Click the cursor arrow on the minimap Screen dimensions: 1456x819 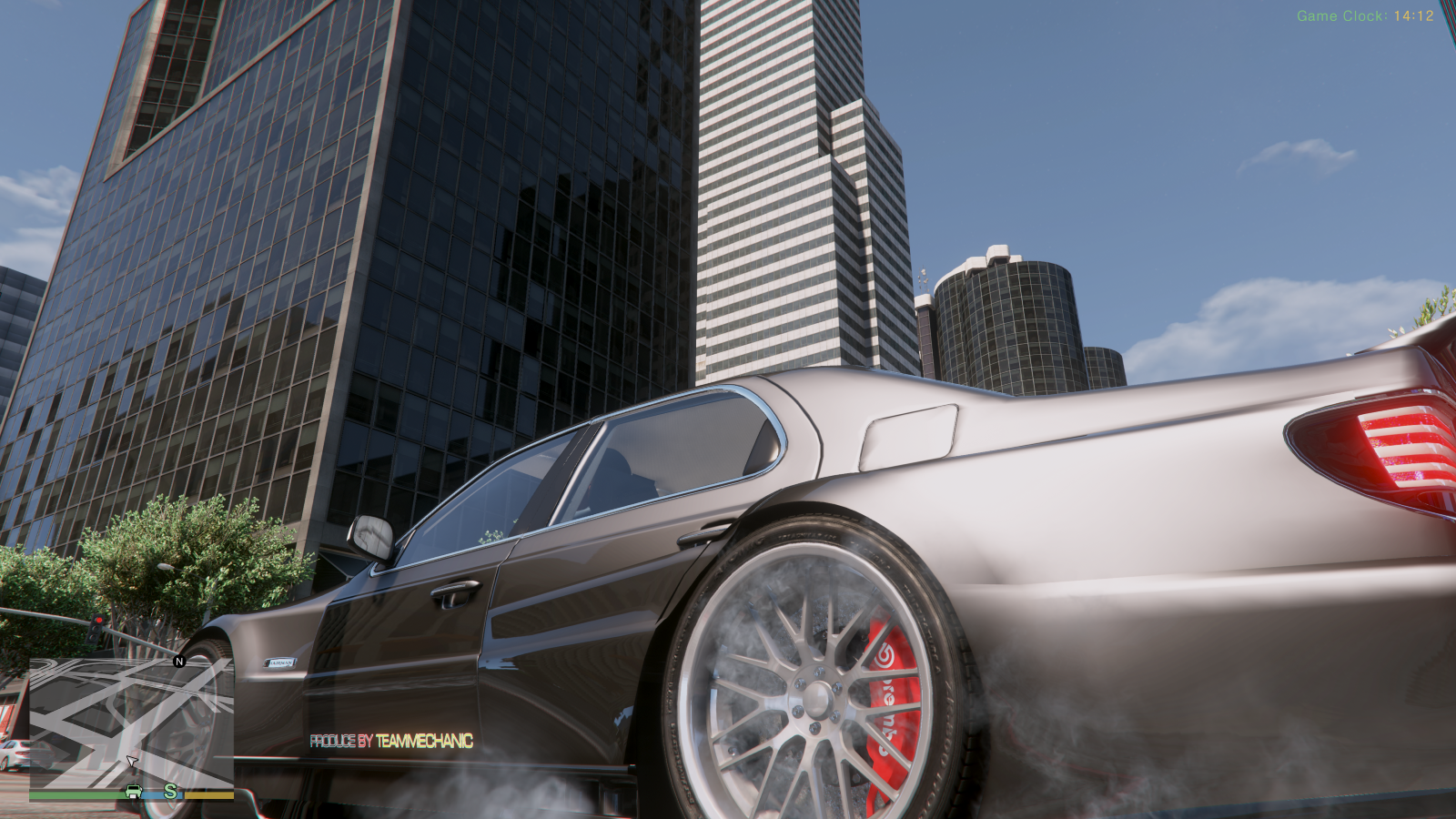coord(131,761)
